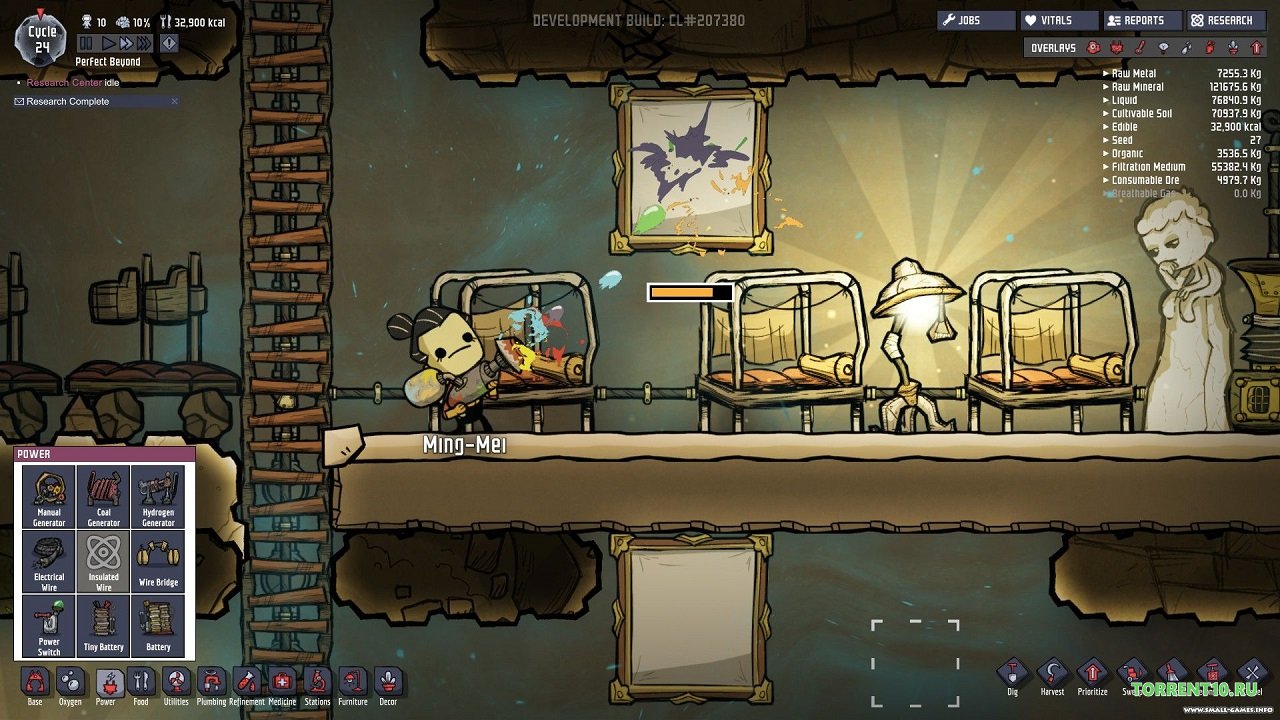The width and height of the screenshot is (1280, 720).
Task: Activate the Dig tool
Action: coord(1013,675)
